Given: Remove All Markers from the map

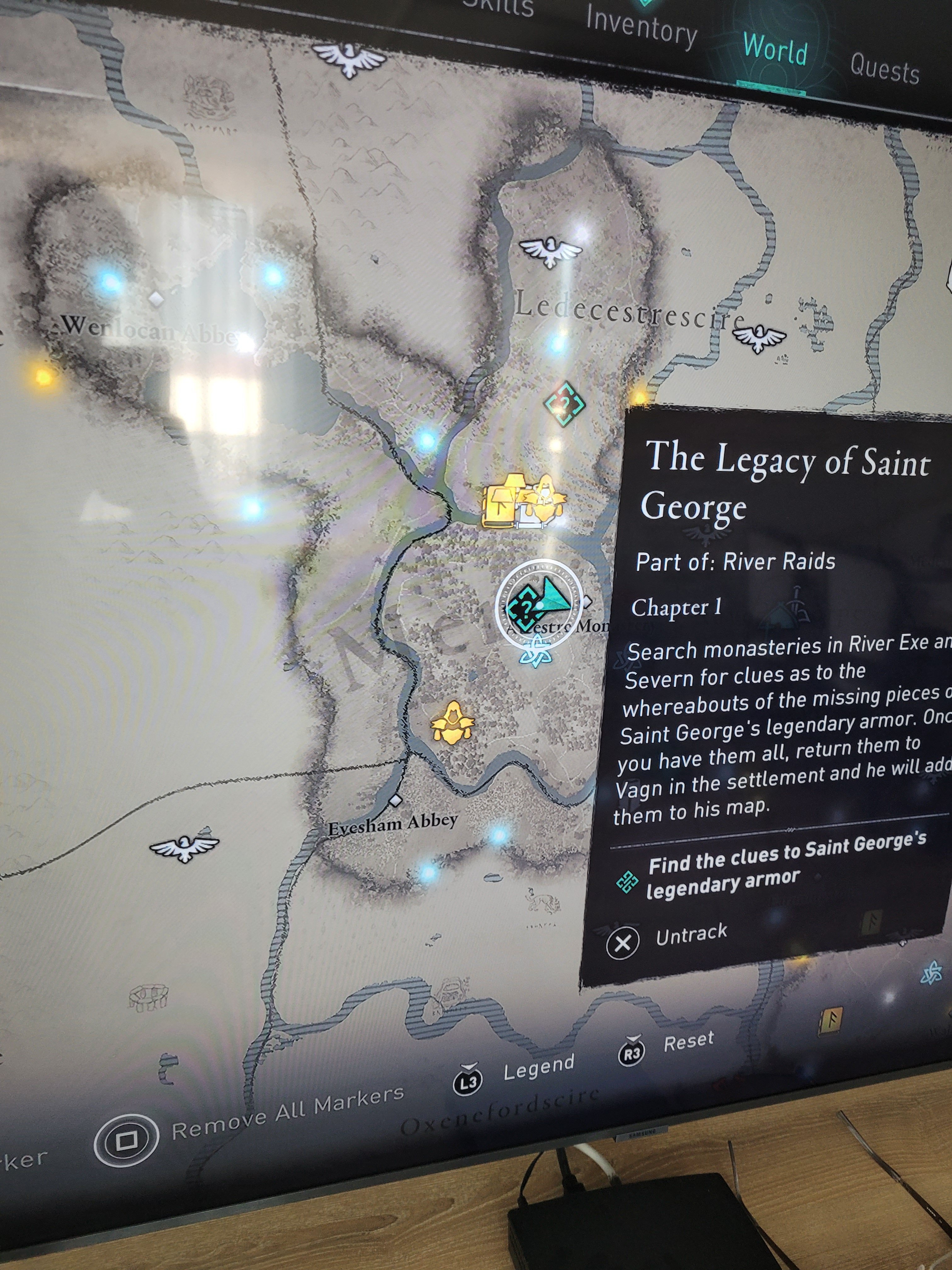Looking at the screenshot, I should 127,1140.
